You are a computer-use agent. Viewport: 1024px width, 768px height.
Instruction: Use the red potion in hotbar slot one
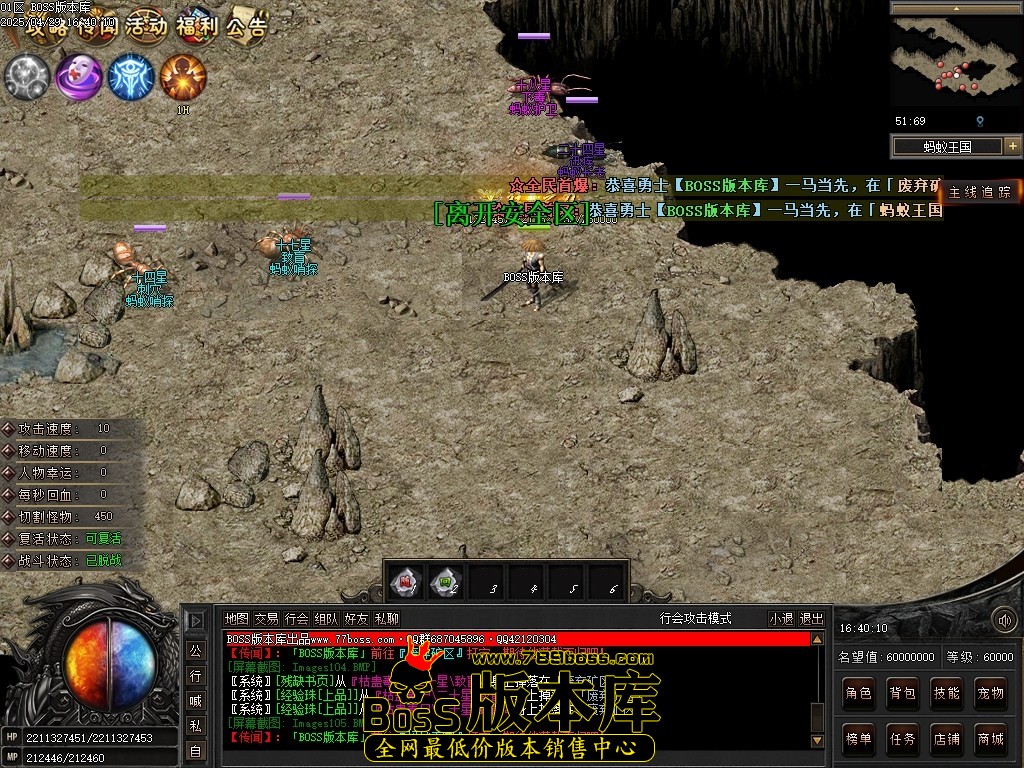coord(406,581)
